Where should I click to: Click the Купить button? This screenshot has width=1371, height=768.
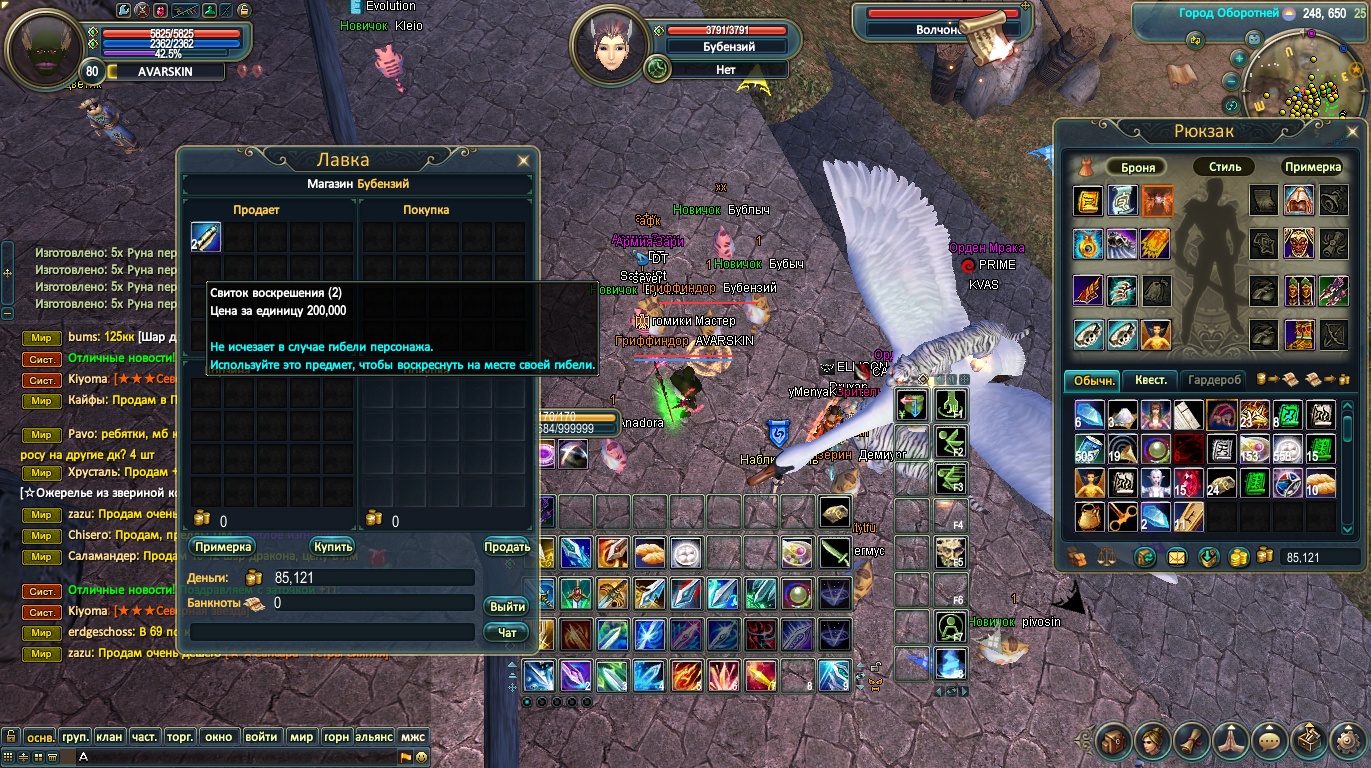tap(333, 547)
